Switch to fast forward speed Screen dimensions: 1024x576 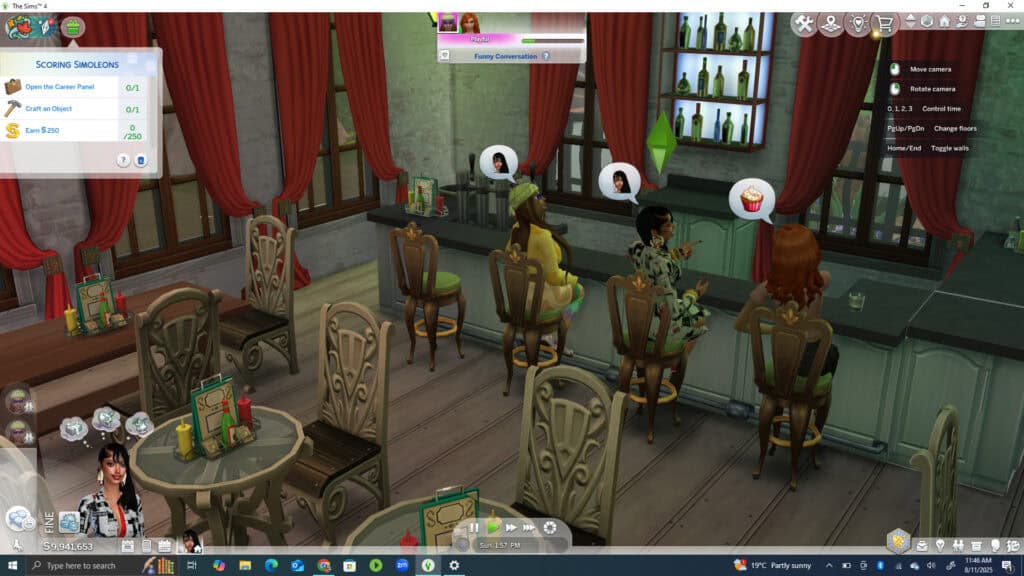(511, 527)
